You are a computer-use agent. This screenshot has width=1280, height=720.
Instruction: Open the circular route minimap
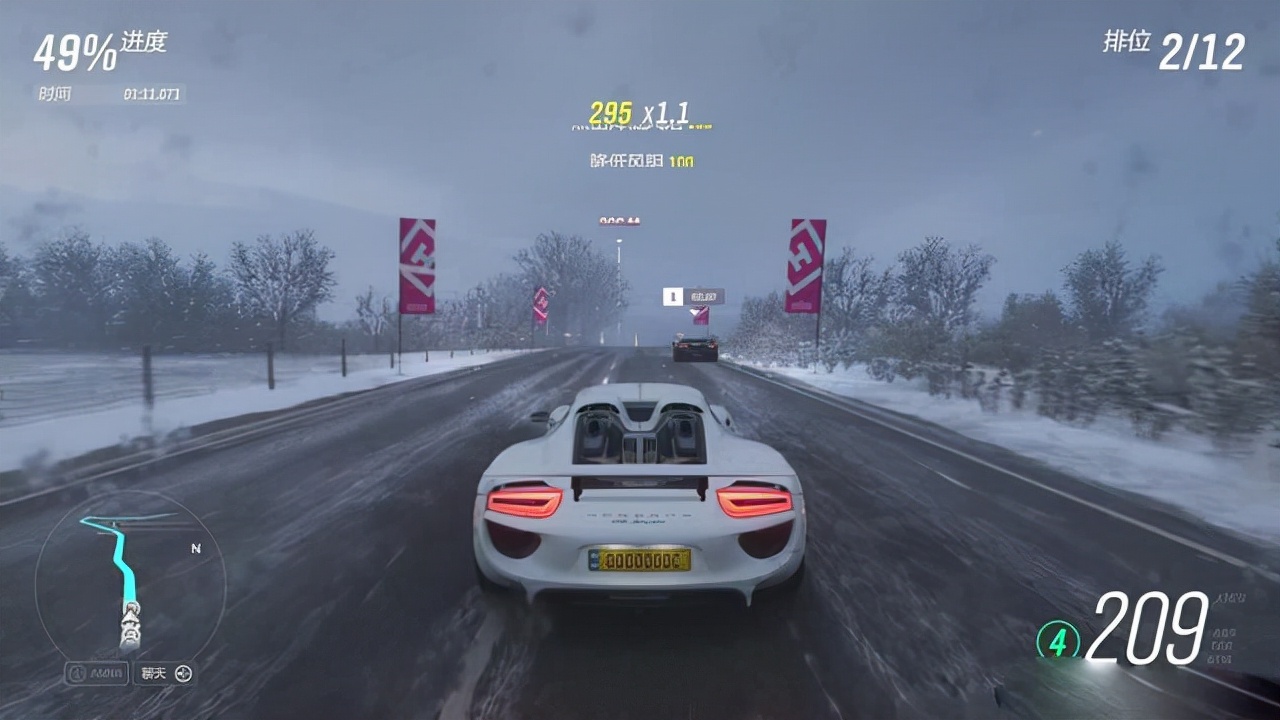click(130, 583)
